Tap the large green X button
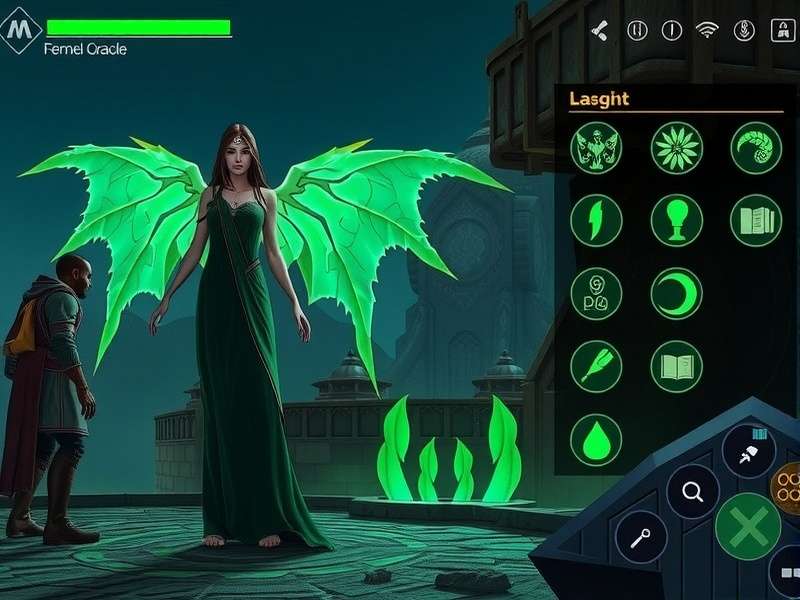This screenshot has width=800, height=600. coord(748,526)
